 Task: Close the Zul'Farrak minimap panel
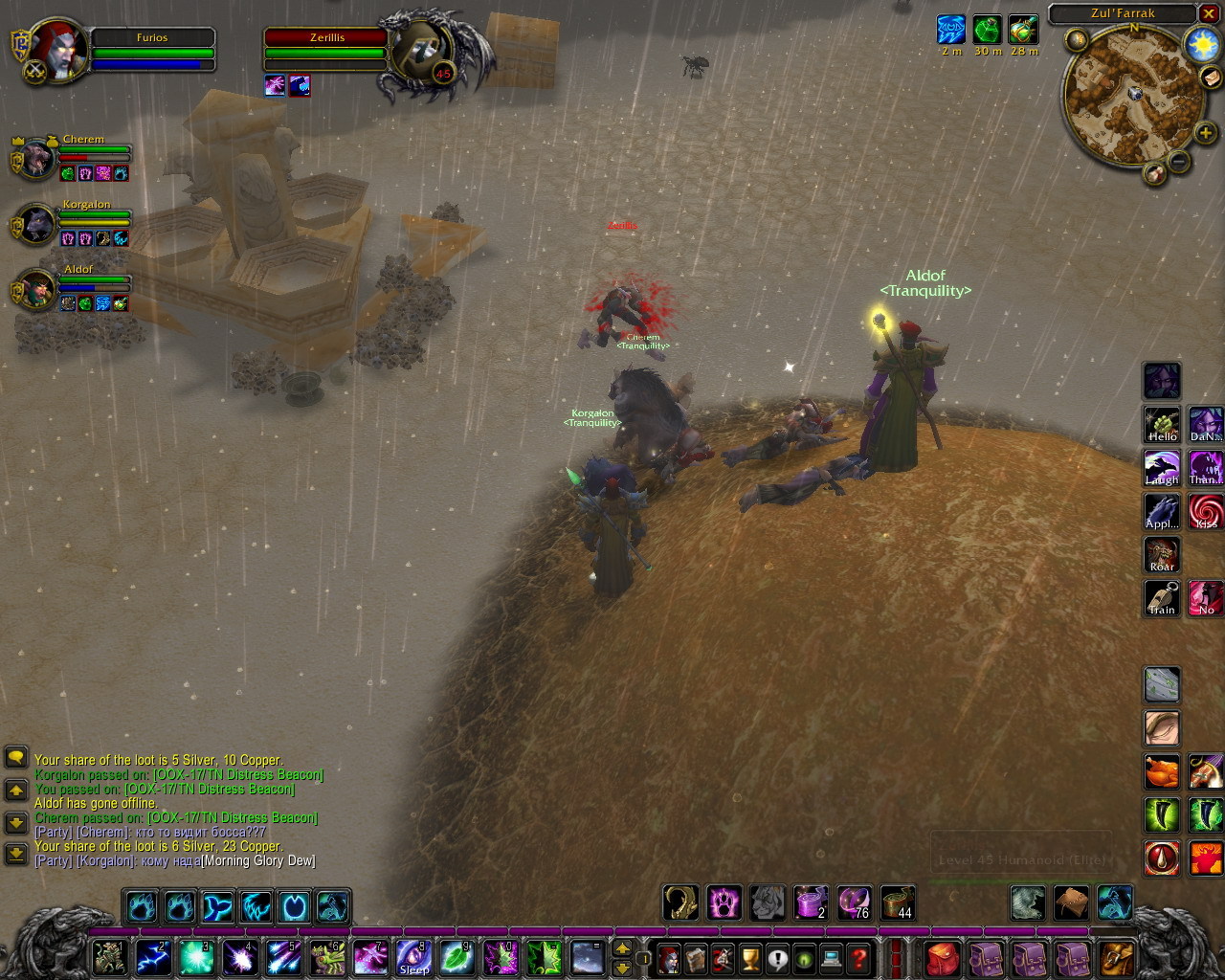pyautogui.click(x=1210, y=13)
